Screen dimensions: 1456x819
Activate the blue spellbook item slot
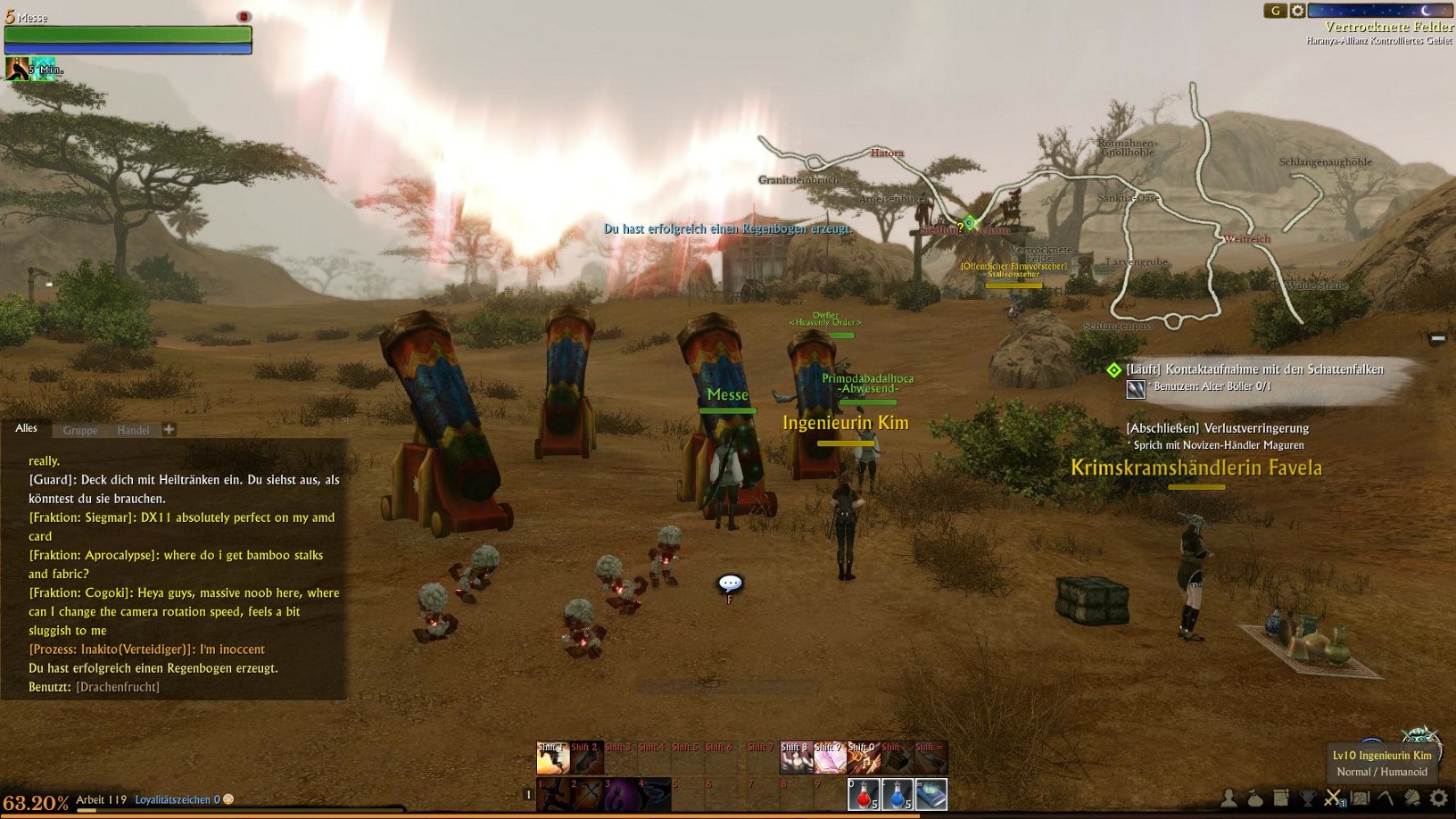pos(931,794)
